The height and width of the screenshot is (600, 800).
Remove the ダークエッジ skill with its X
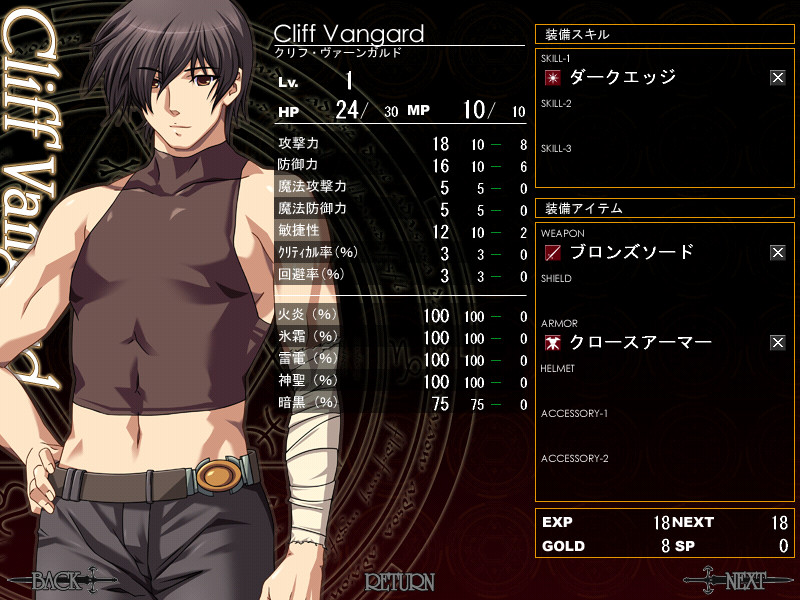[777, 78]
